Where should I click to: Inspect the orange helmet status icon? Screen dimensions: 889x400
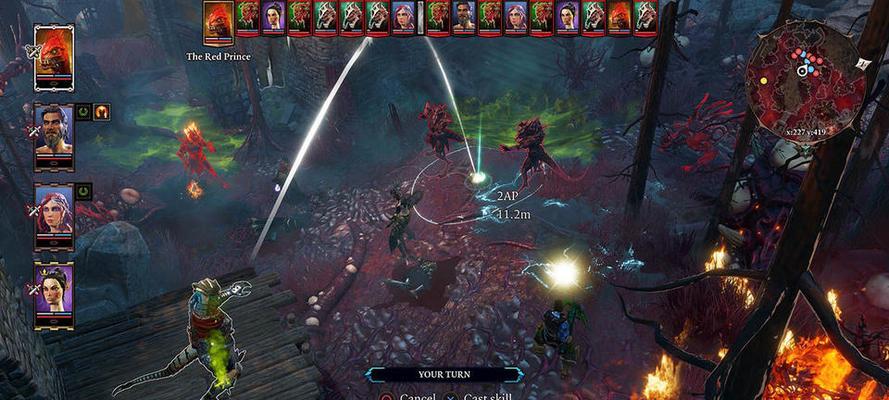coord(101,112)
